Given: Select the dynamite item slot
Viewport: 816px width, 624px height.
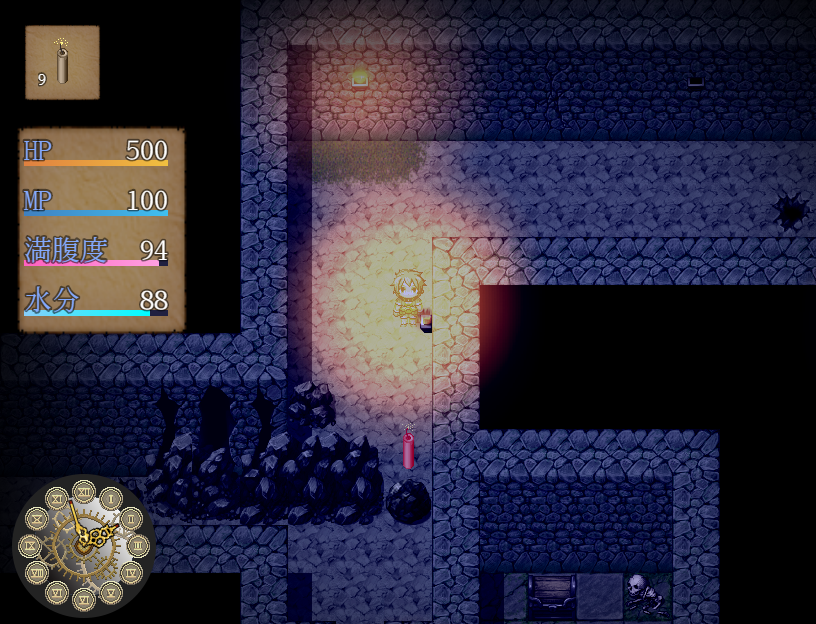Looking at the screenshot, I should click(62, 63).
